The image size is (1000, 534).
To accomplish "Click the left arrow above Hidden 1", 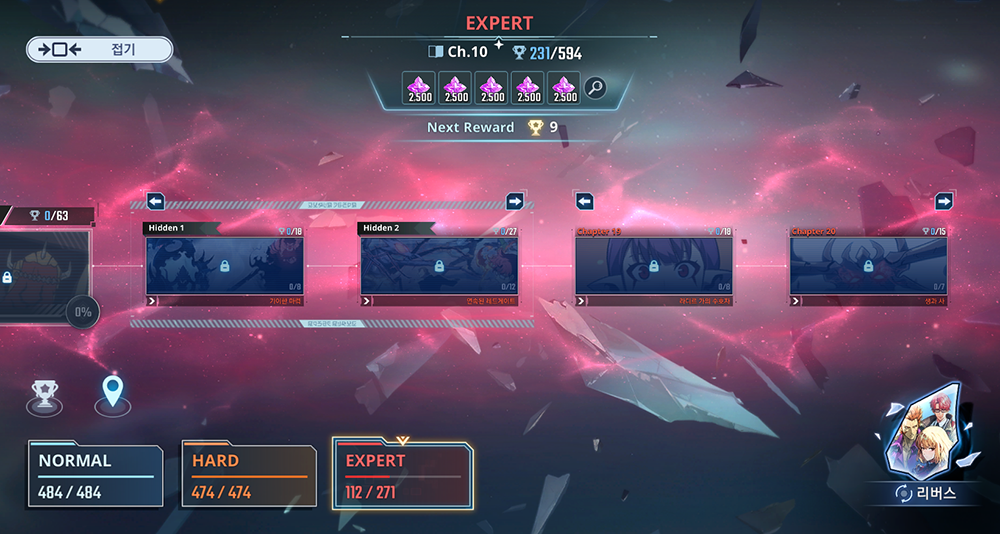I will [156, 201].
